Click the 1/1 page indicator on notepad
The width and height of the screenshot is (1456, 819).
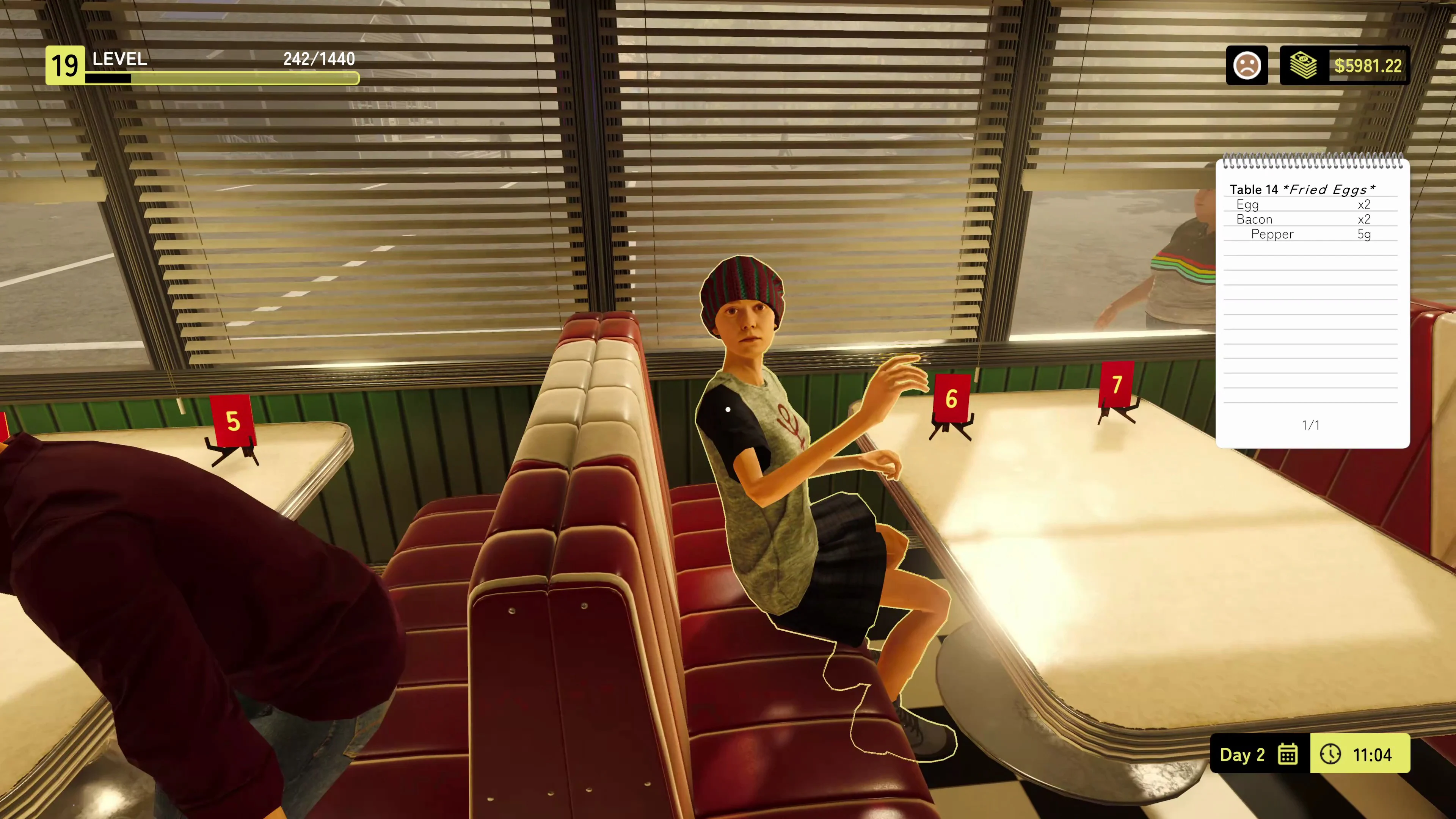[x=1311, y=425]
